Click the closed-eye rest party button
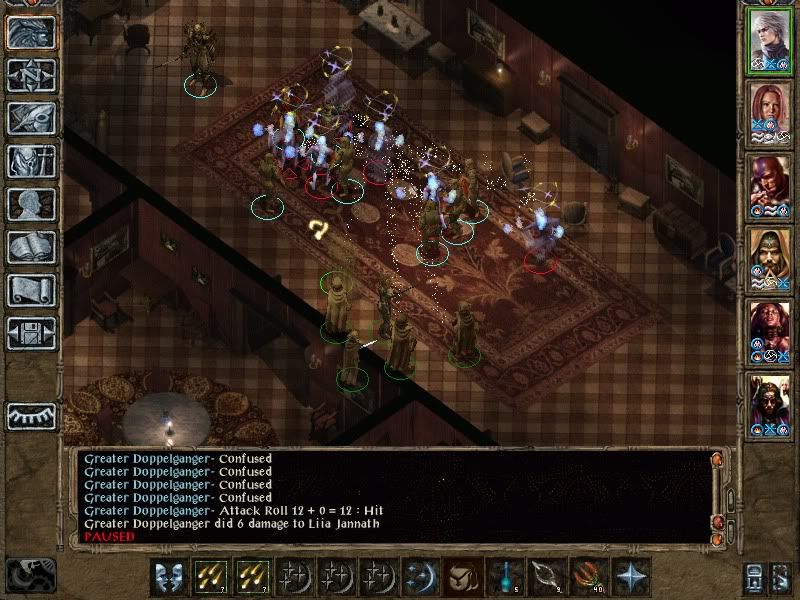This screenshot has width=800, height=600. [x=30, y=417]
